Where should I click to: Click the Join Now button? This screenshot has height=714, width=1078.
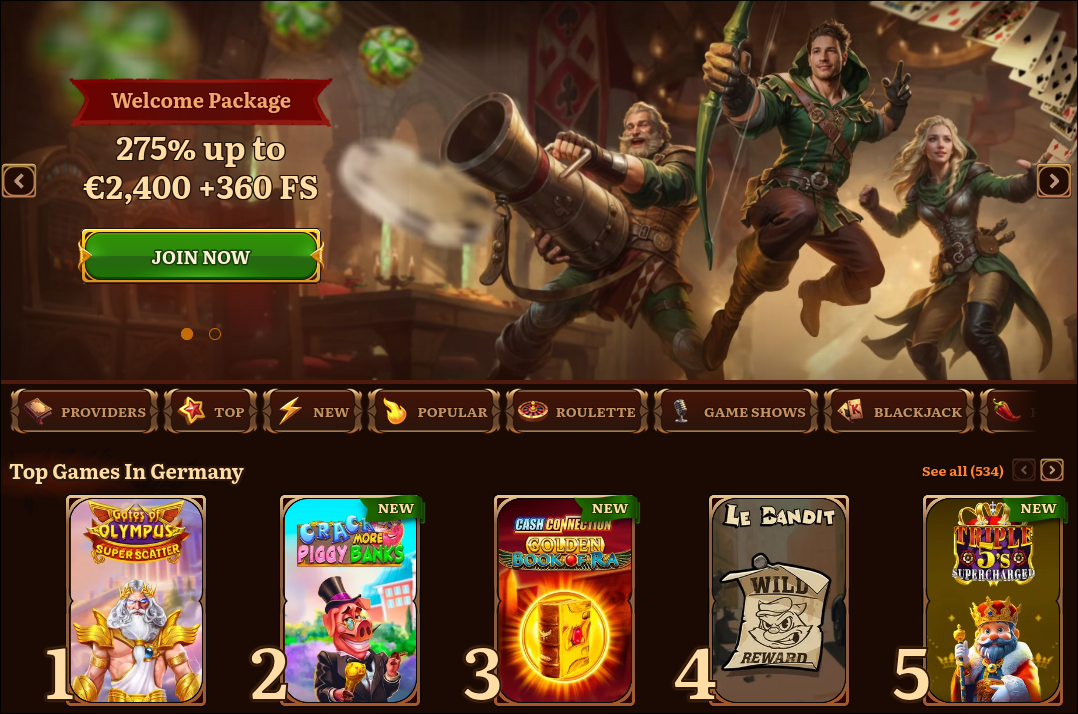[x=201, y=256]
